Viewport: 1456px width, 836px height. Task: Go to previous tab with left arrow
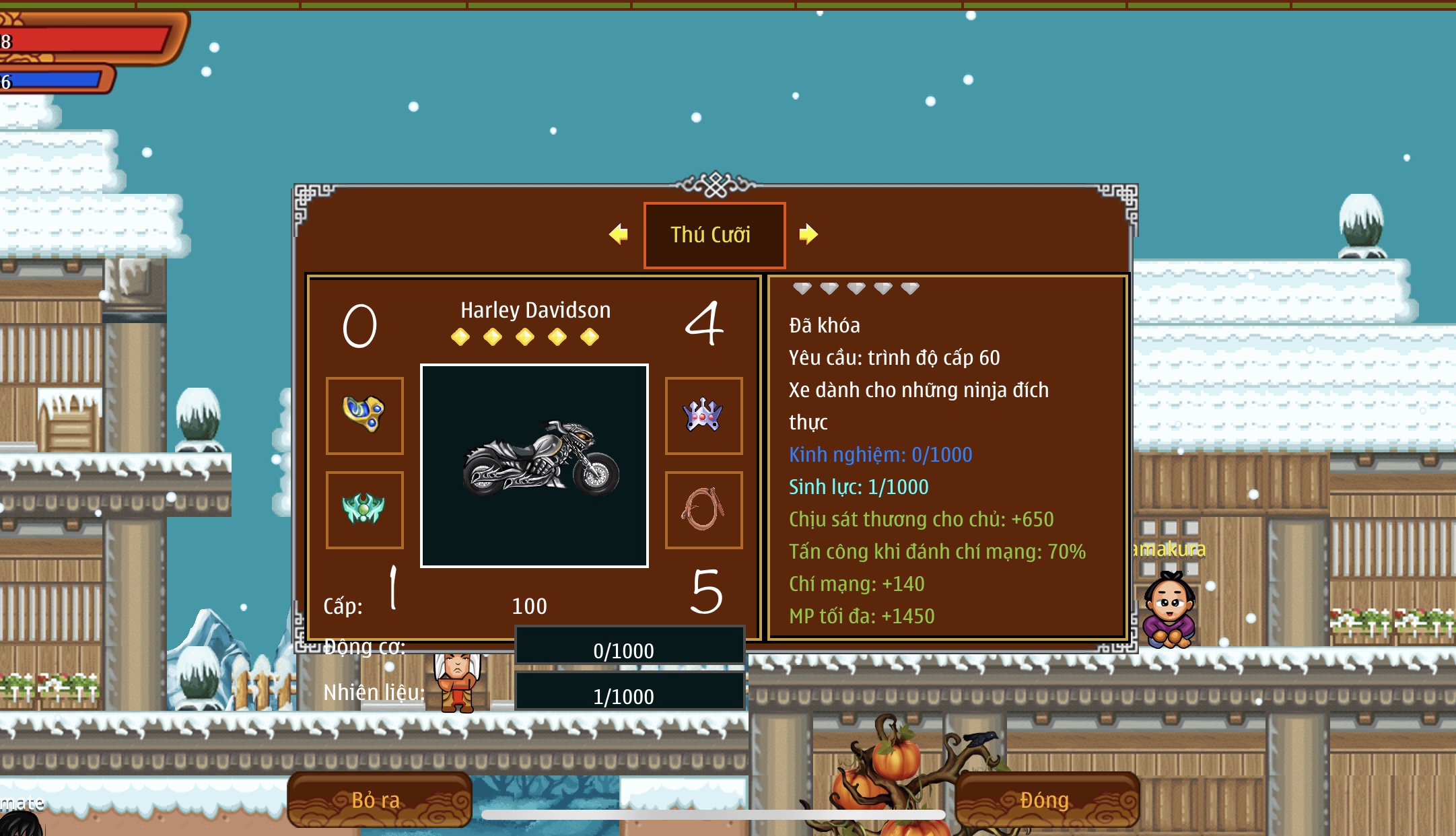coord(618,234)
